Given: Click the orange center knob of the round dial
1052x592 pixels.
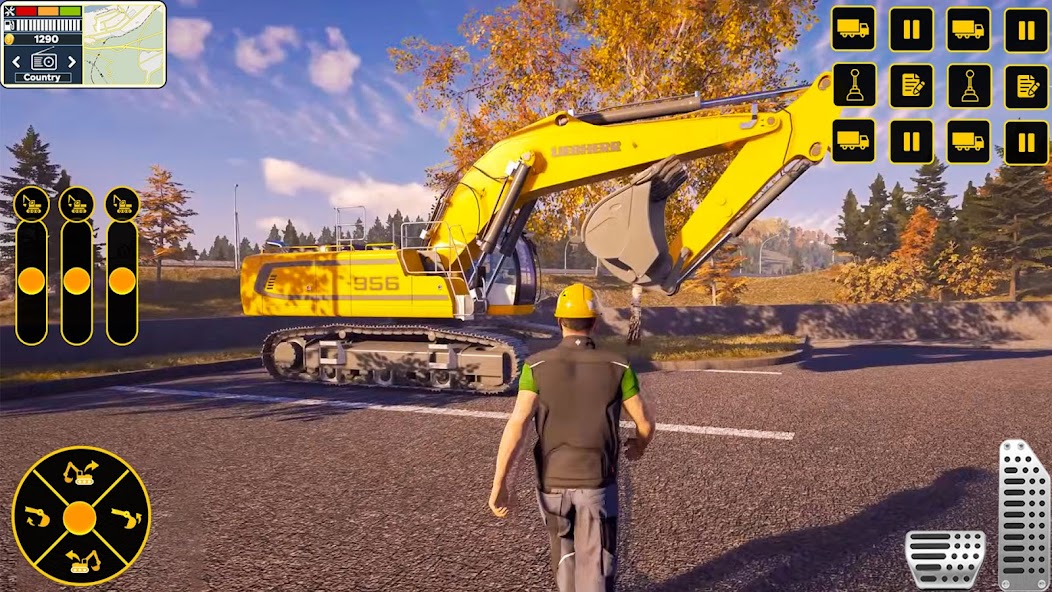Looking at the screenshot, I should coord(80,517).
